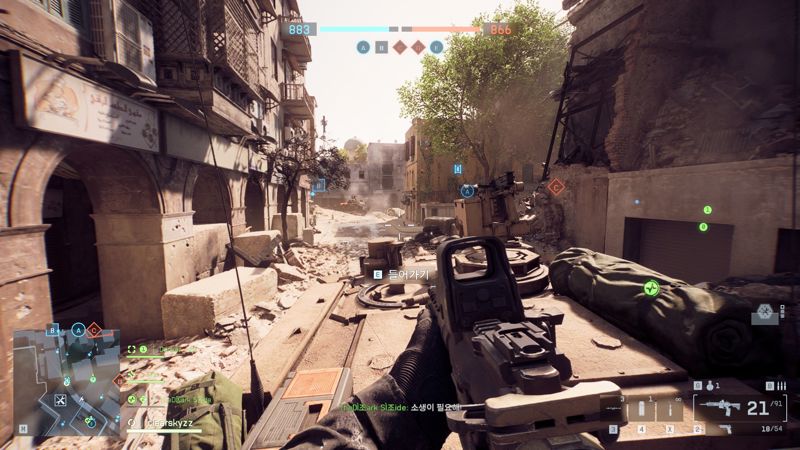Click the wrench repair icon on minimap
800x450 pixels.
point(60,400)
